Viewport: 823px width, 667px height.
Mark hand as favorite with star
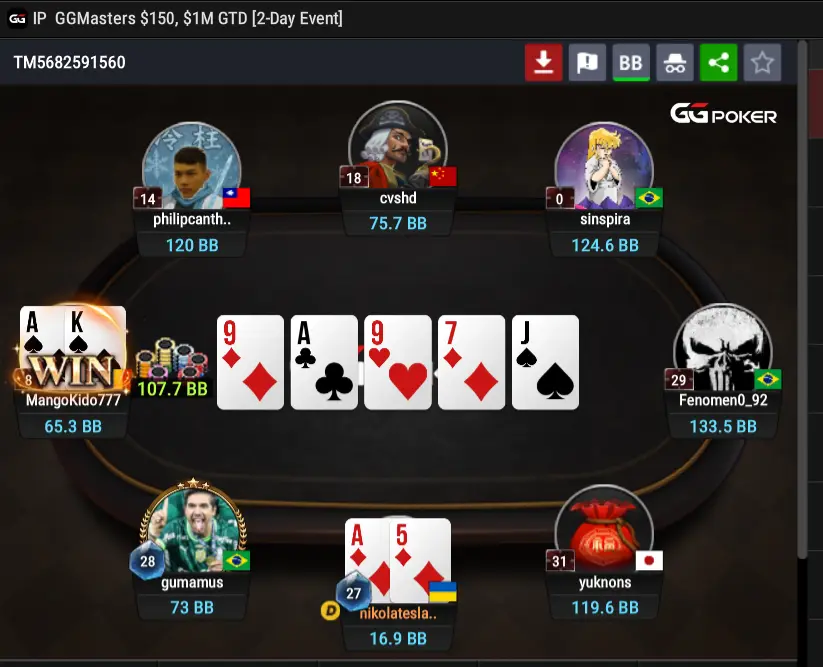pos(762,63)
